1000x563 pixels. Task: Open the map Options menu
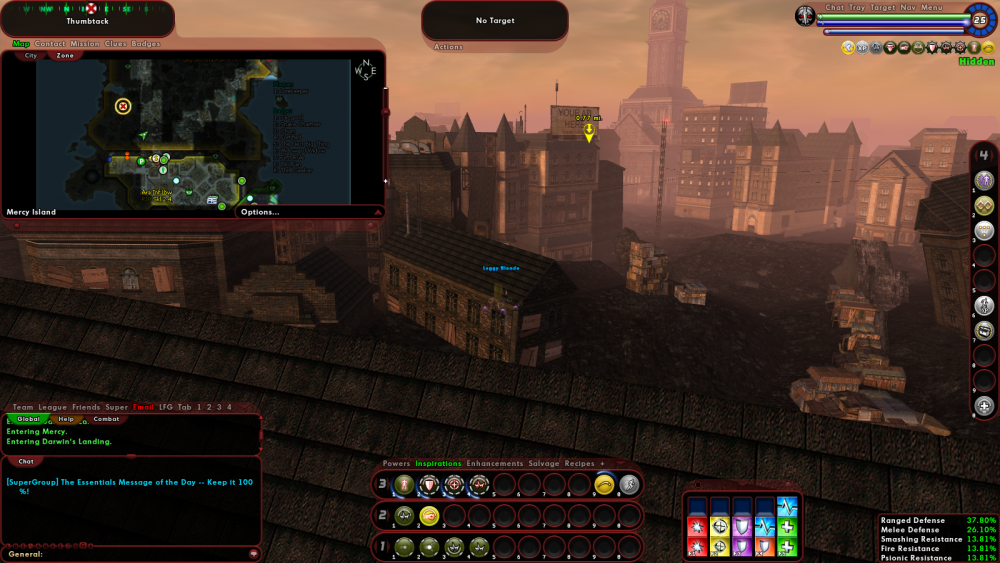[x=260, y=212]
